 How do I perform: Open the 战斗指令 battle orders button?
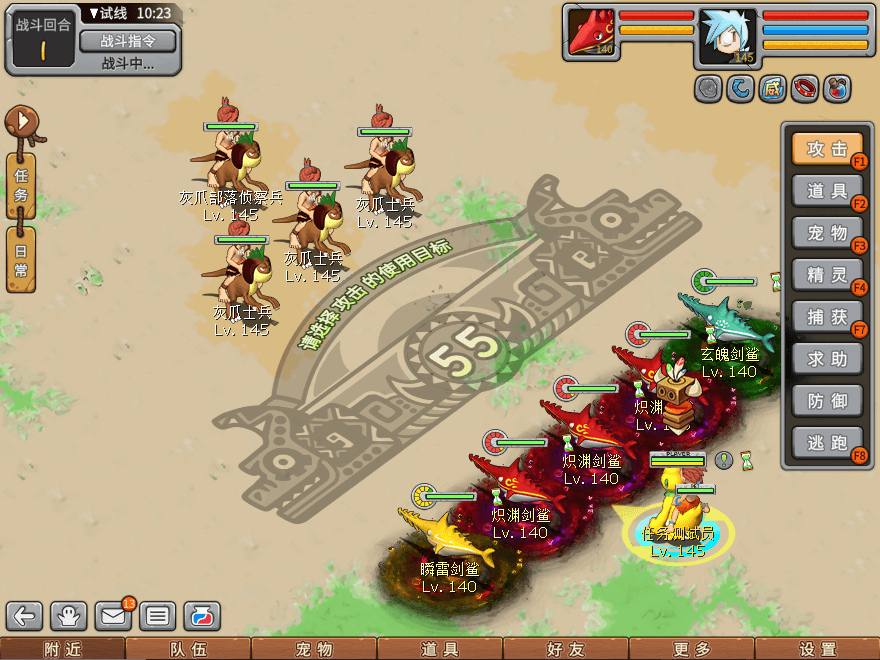click(127, 41)
